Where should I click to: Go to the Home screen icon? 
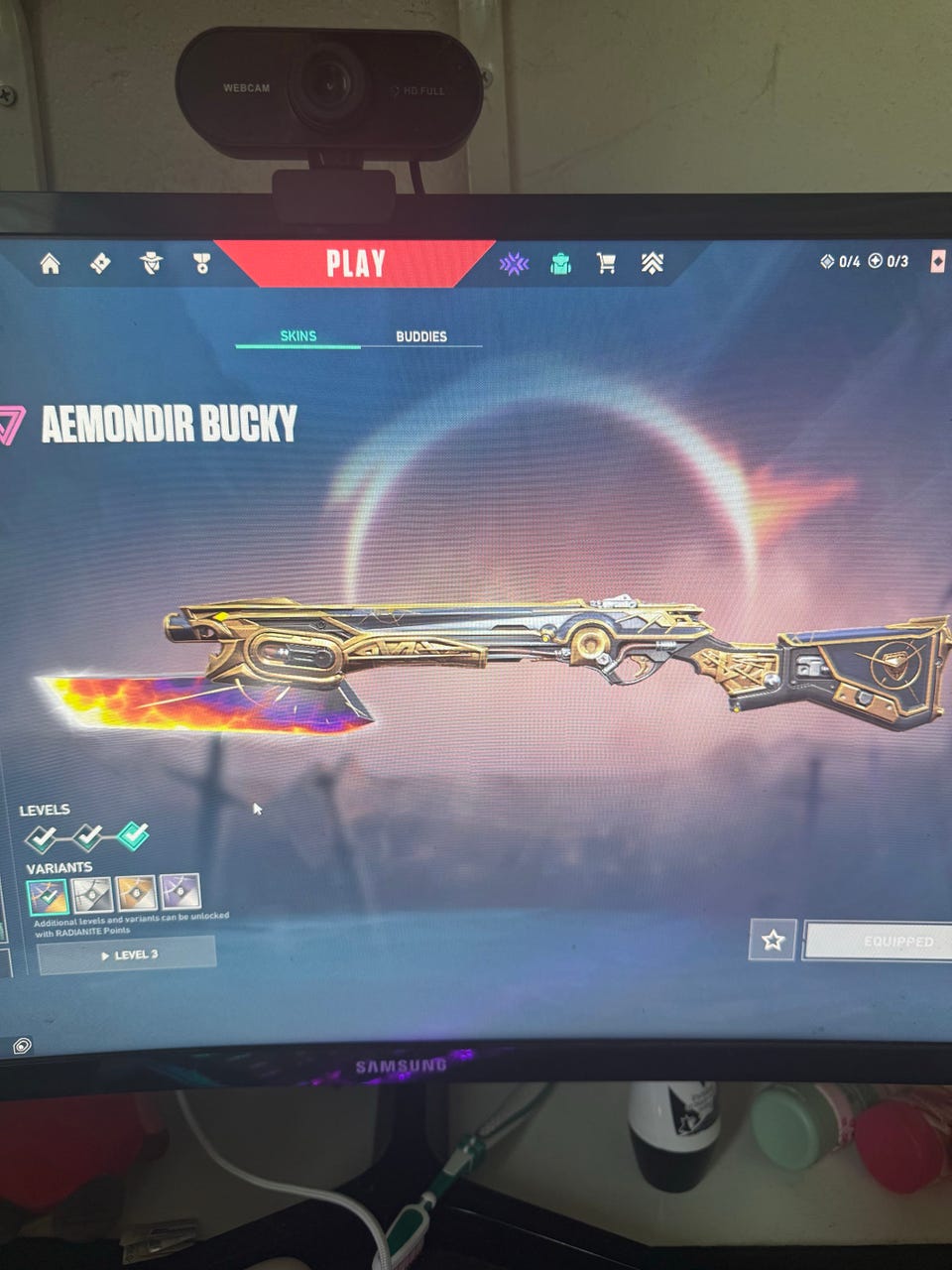point(50,263)
